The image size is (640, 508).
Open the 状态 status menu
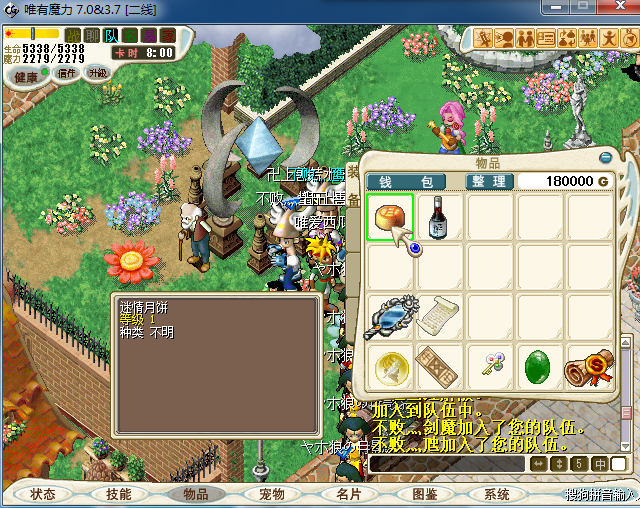(43, 494)
